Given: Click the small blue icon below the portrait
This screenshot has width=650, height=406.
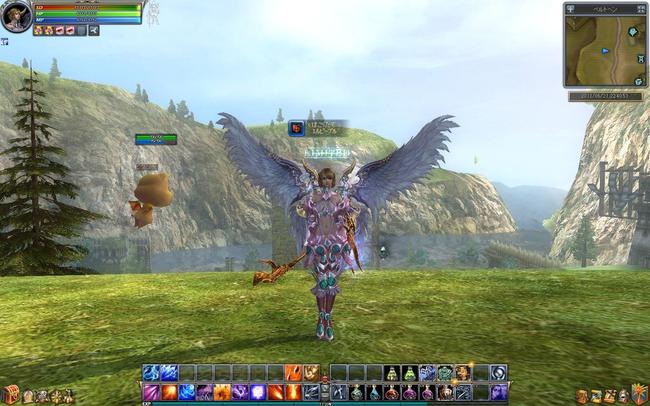Looking at the screenshot, I should 4,42.
